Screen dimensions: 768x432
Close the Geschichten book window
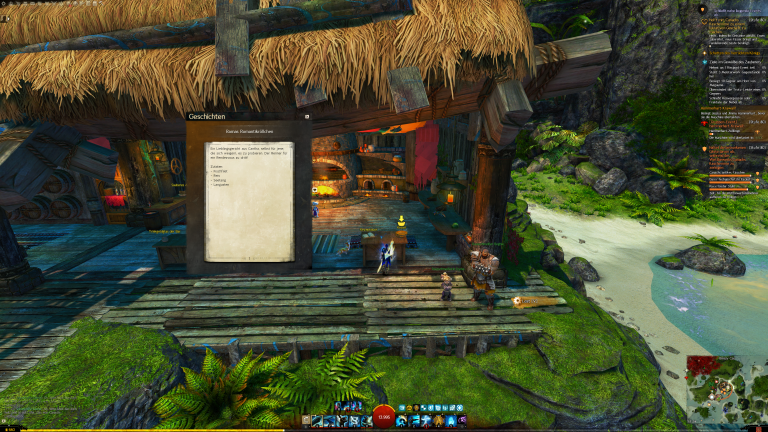click(307, 116)
